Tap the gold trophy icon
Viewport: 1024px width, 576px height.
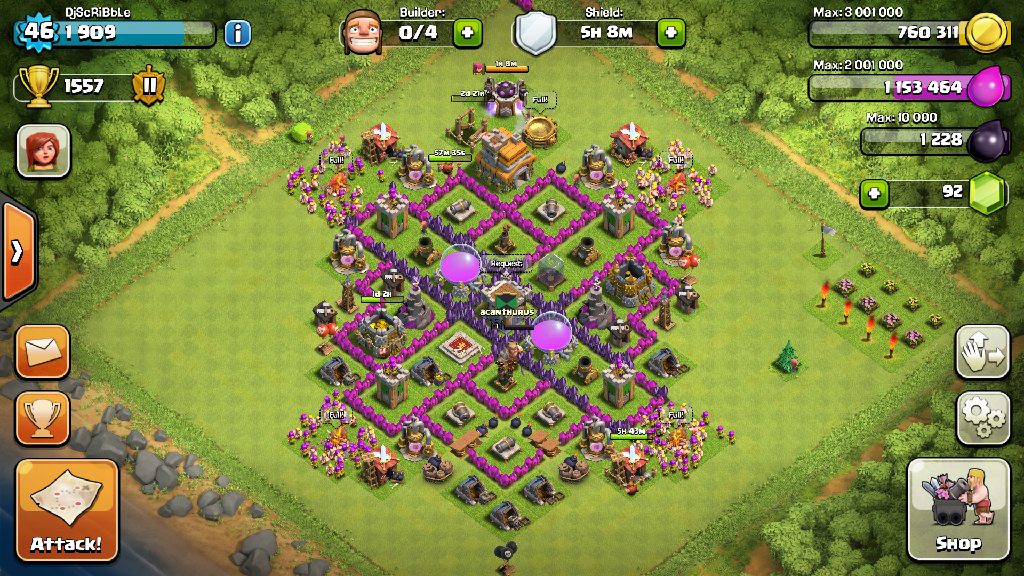pos(39,86)
